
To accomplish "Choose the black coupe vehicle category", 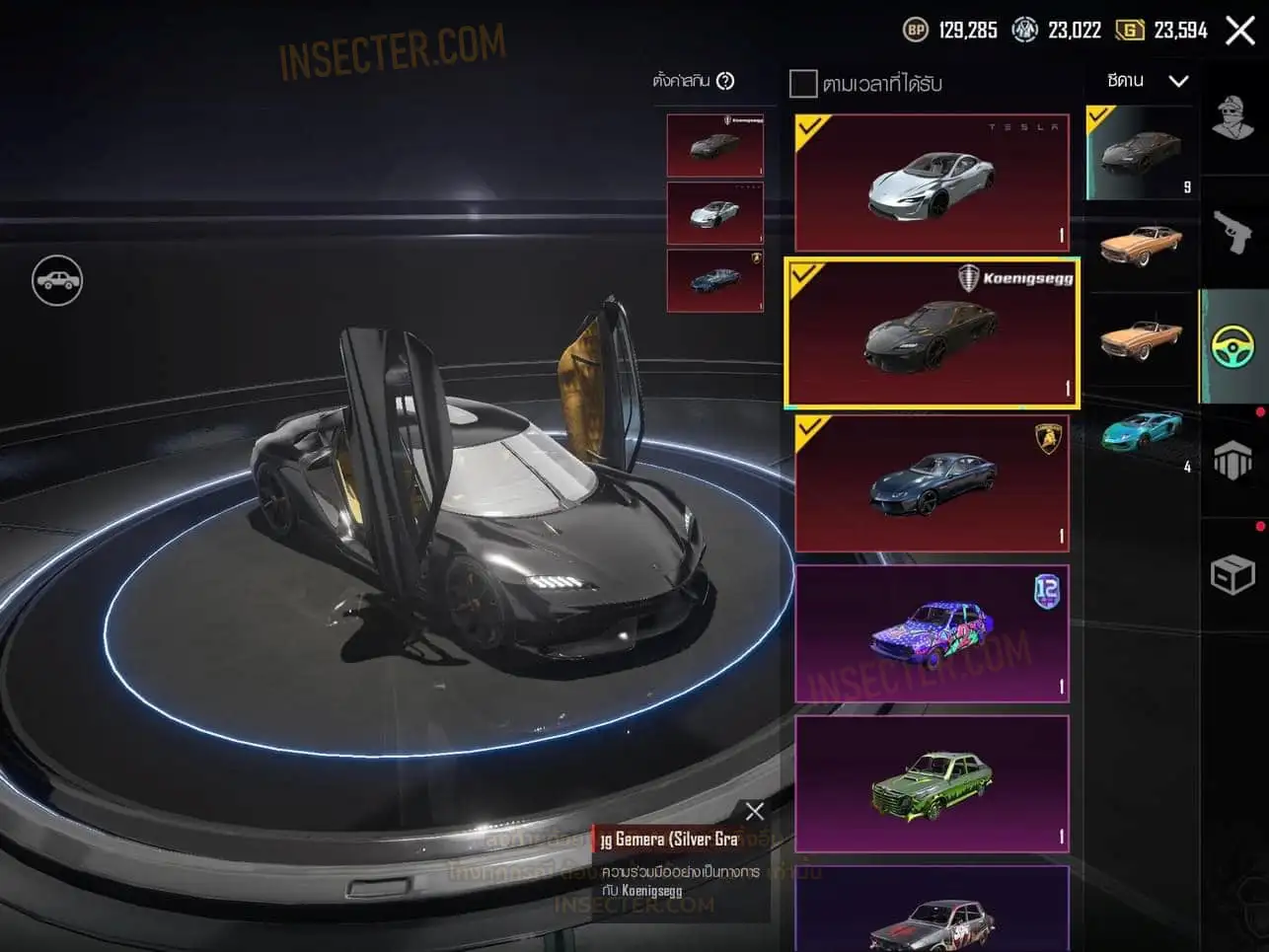I will (x=1140, y=152).
